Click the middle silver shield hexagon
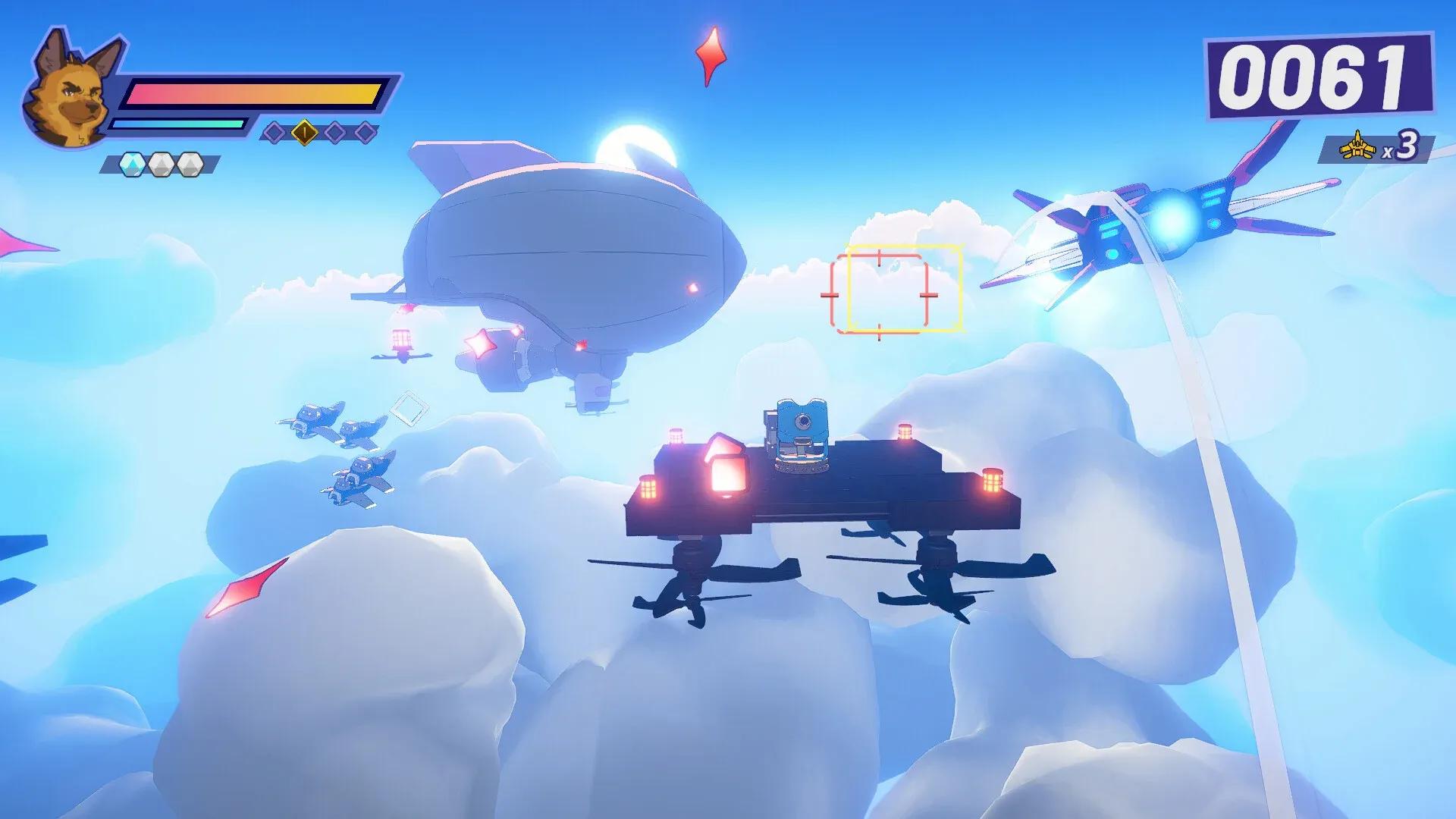Image resolution: width=1456 pixels, height=819 pixels. [x=162, y=165]
